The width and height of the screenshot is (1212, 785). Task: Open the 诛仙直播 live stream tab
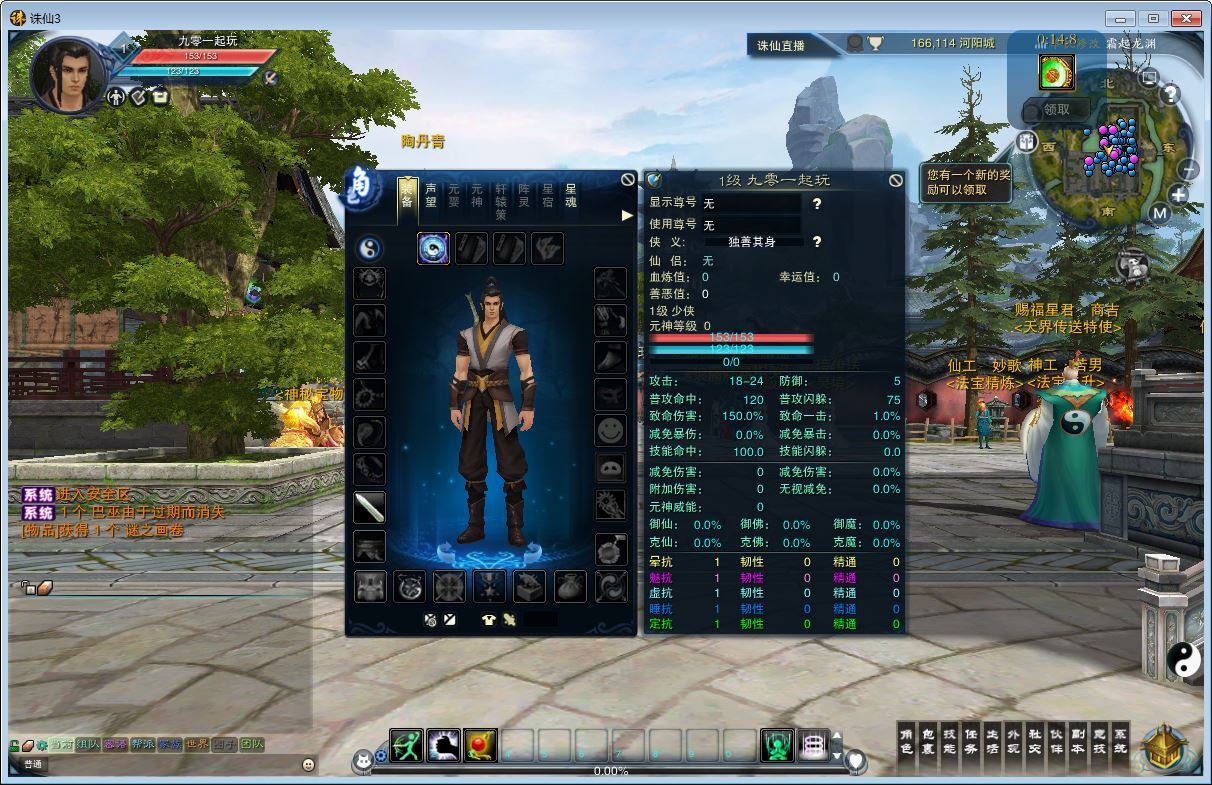[781, 45]
